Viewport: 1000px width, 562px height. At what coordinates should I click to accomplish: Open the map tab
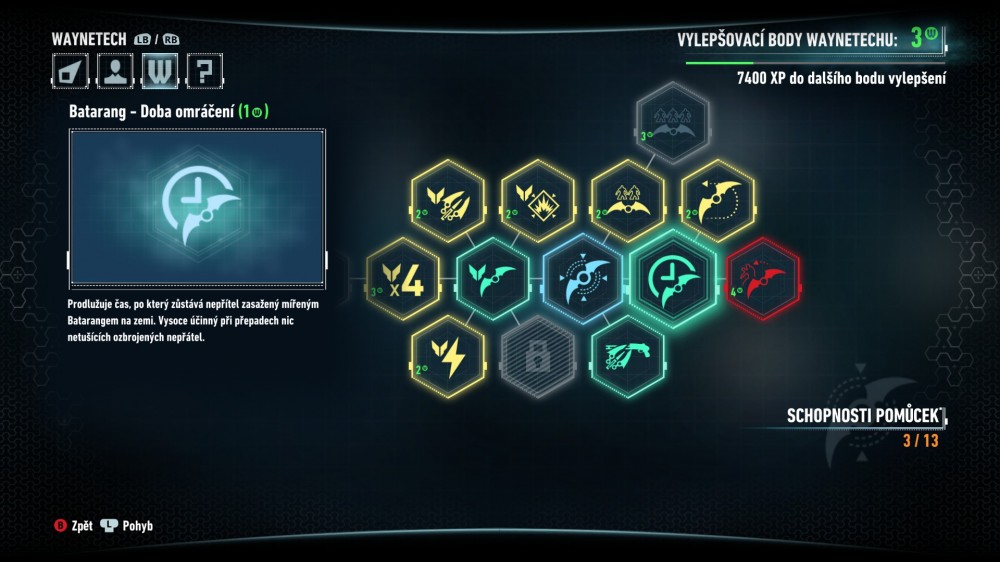71,71
